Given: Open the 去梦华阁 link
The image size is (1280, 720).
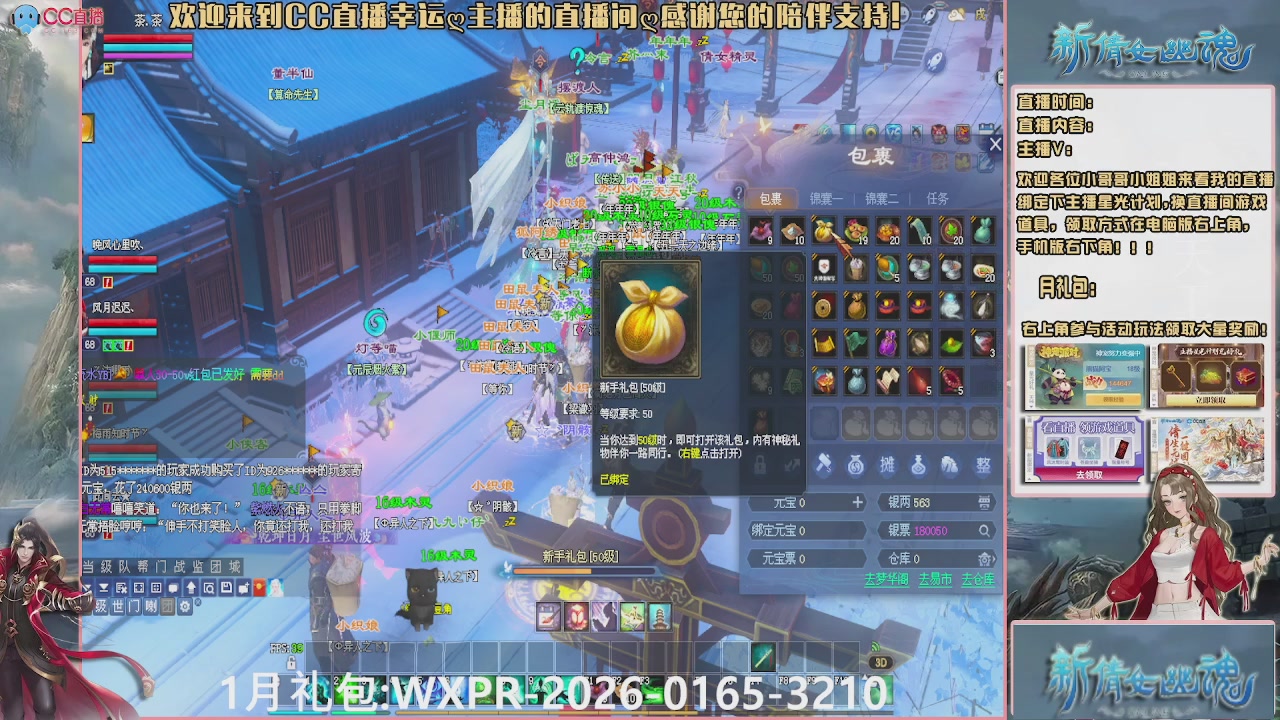Looking at the screenshot, I should pos(887,580).
